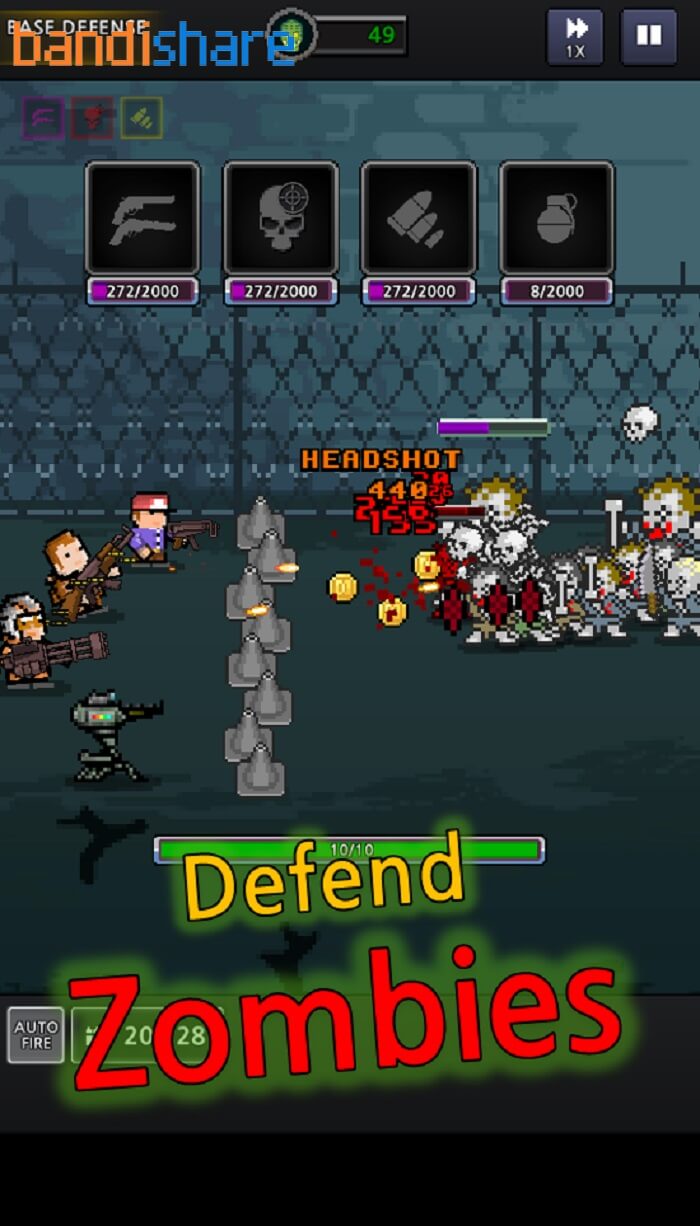Trigger the bullets ammo skill
700x1226 pixels.
coord(418,218)
